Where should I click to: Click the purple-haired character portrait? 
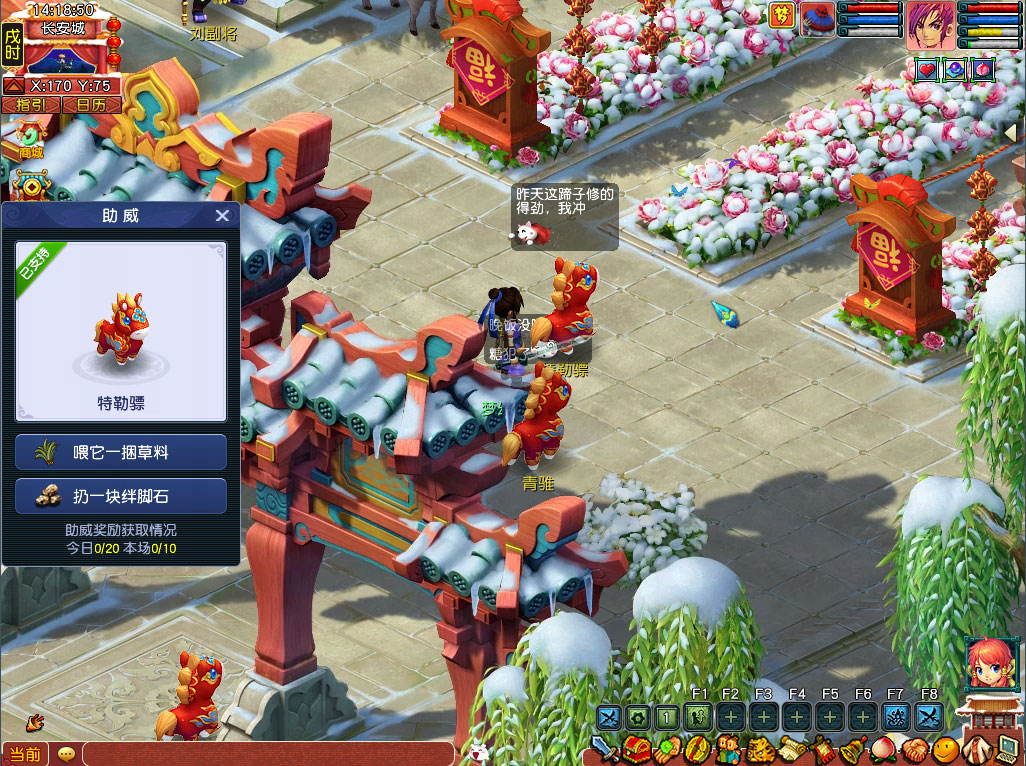pyautogui.click(x=930, y=25)
